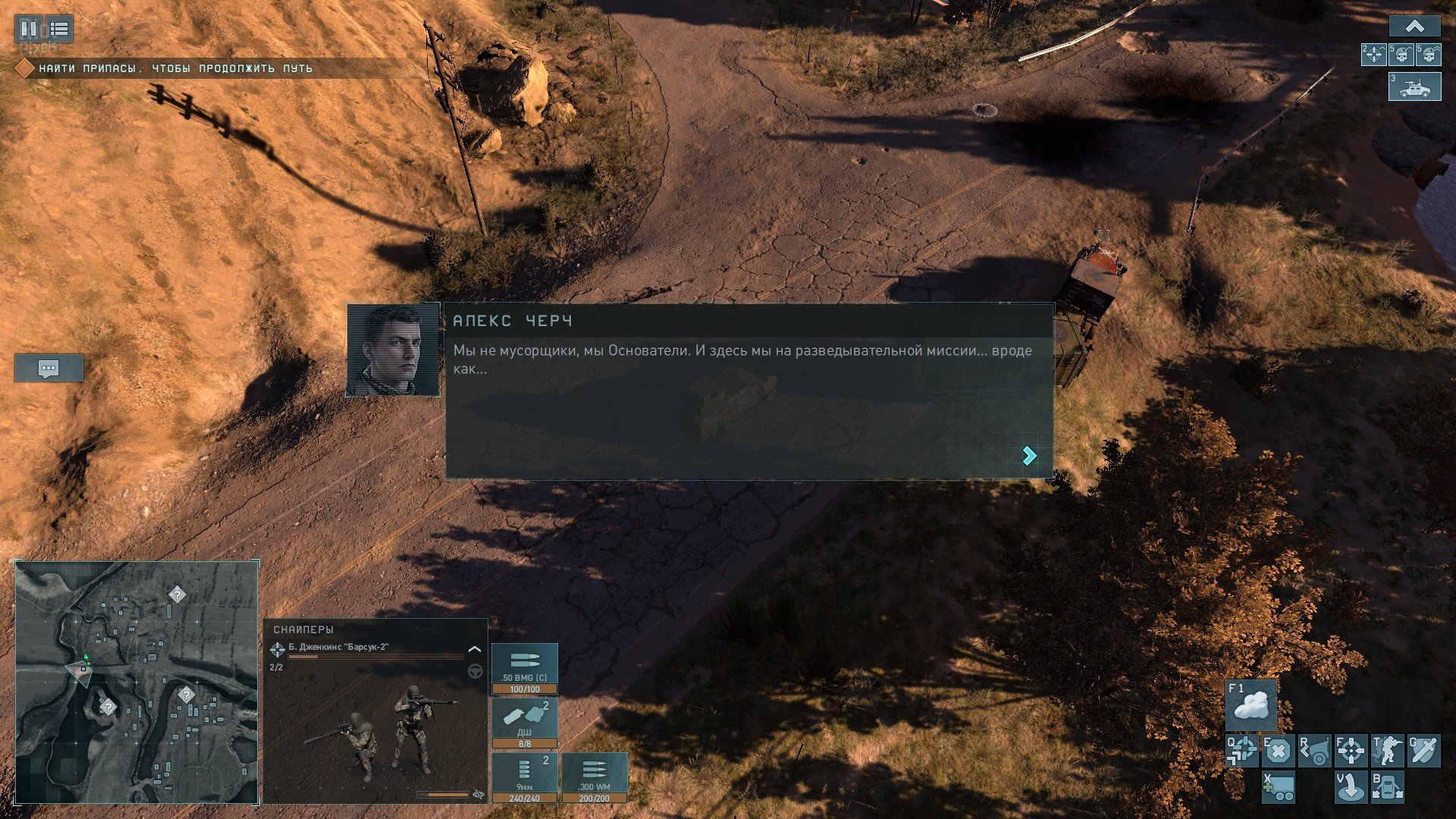Screen dimensions: 1456x819
Task: Open the chat log speech bubble button
Action: coord(49,369)
